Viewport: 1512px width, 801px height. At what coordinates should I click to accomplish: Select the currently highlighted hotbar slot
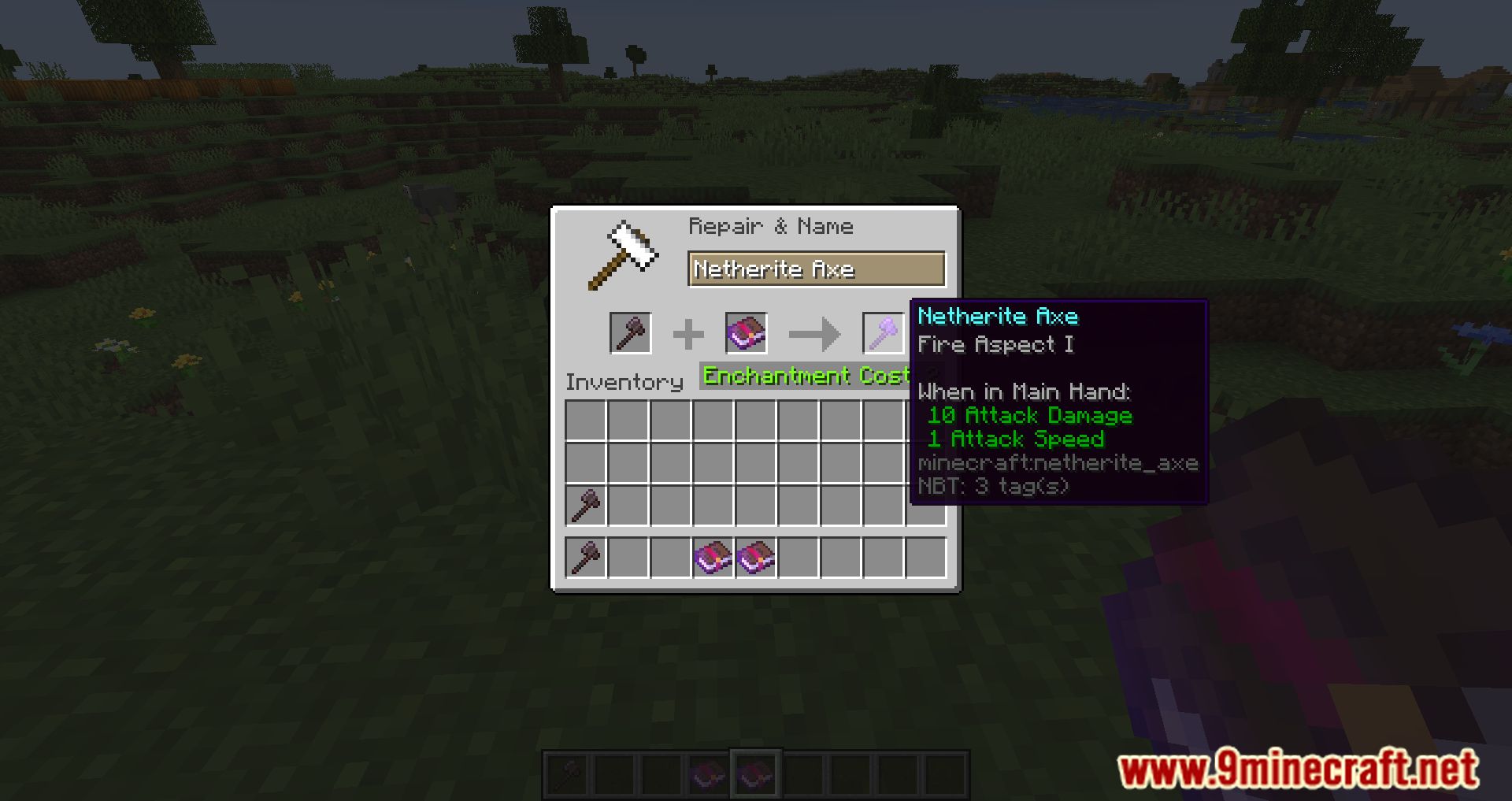756,773
